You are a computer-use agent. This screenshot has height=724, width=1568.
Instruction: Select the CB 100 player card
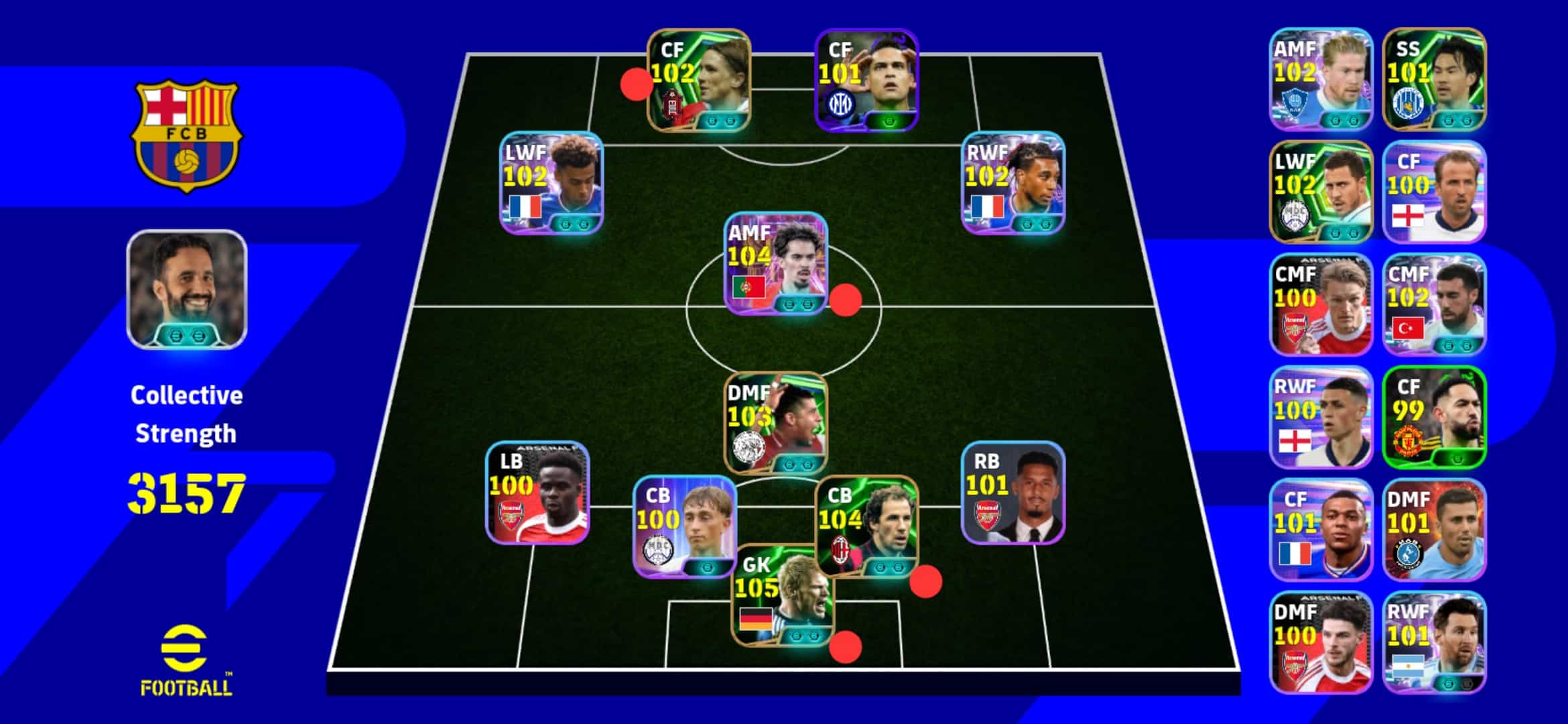[x=684, y=526]
